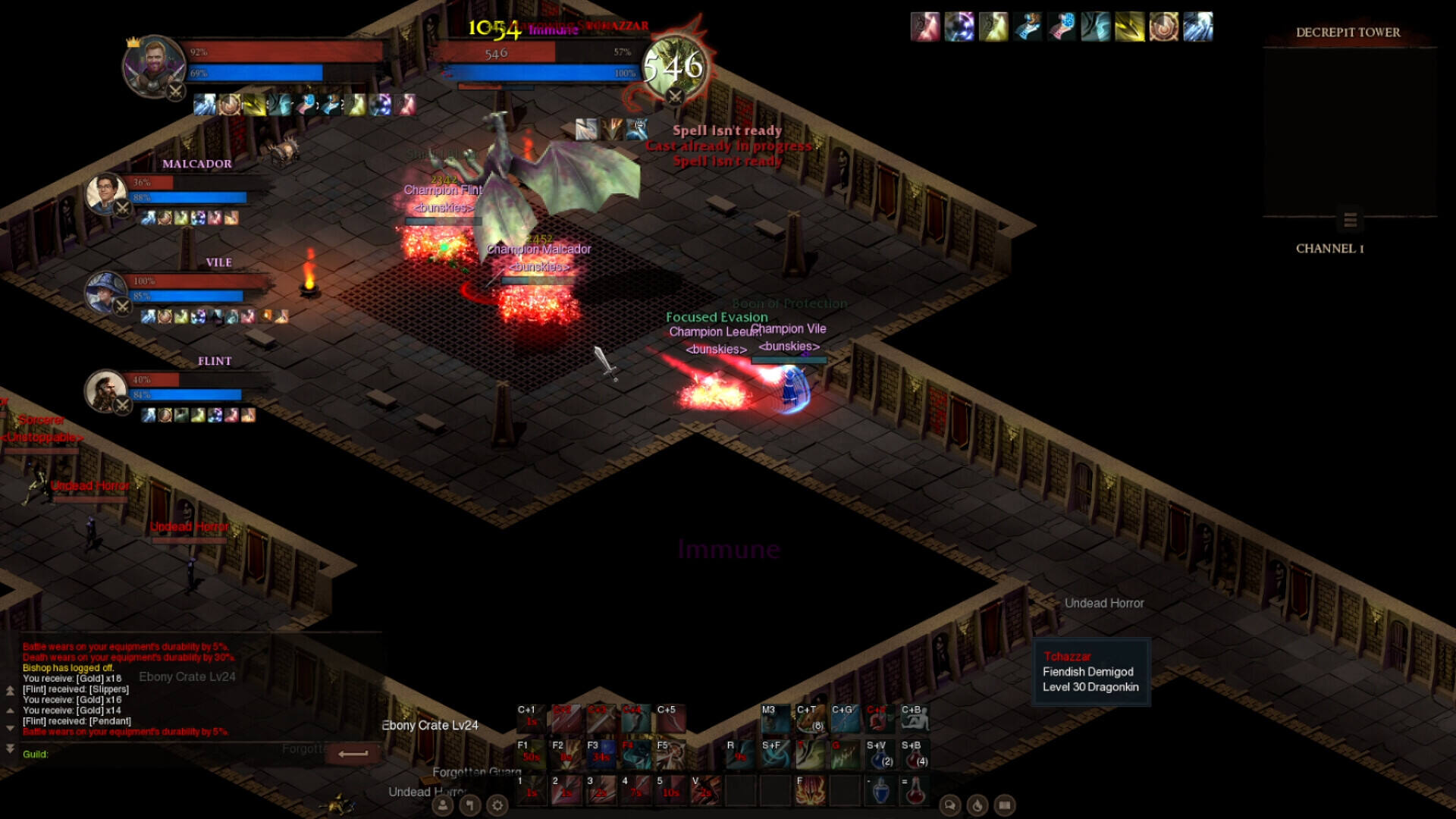Open the minimap menu button
This screenshot has height=819, width=1456.
[x=1350, y=220]
